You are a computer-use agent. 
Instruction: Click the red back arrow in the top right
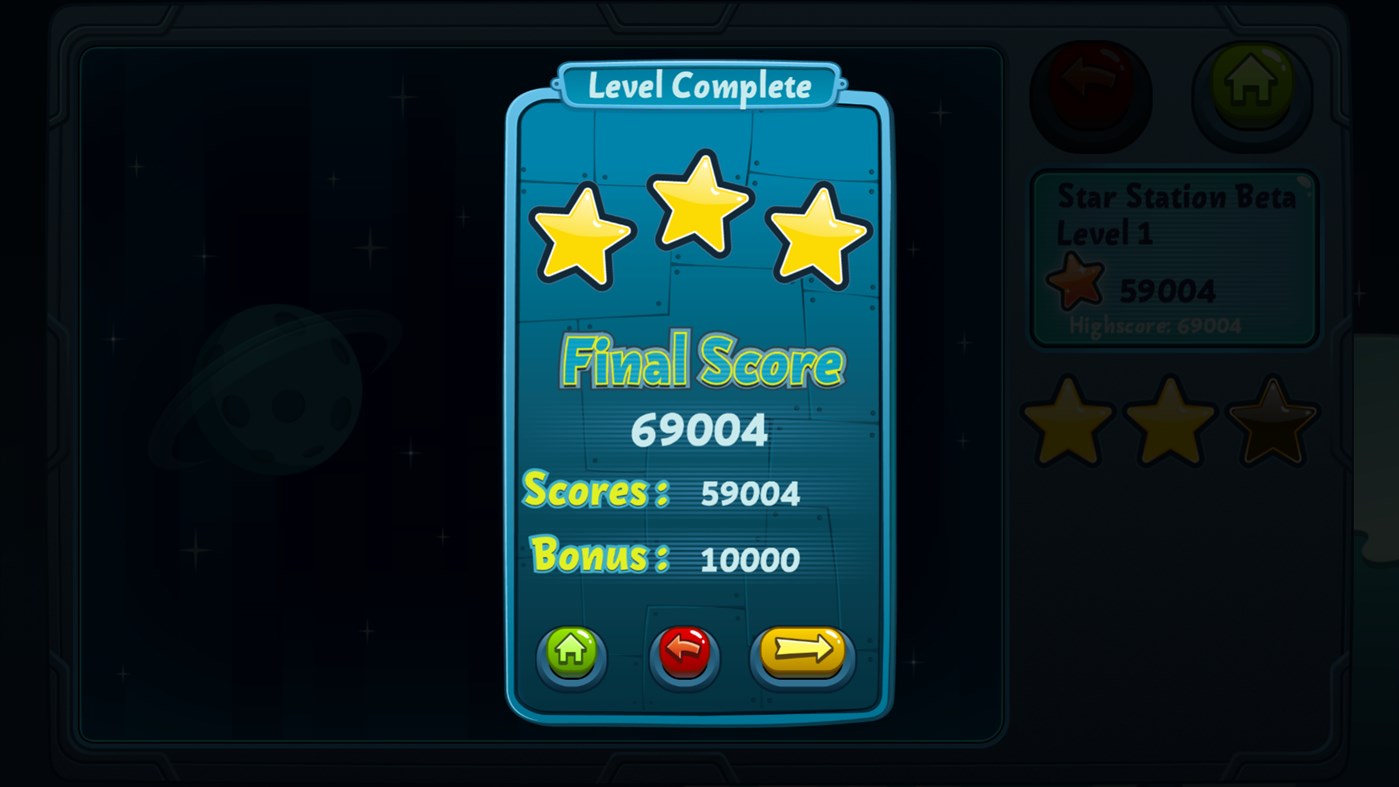pos(1091,93)
